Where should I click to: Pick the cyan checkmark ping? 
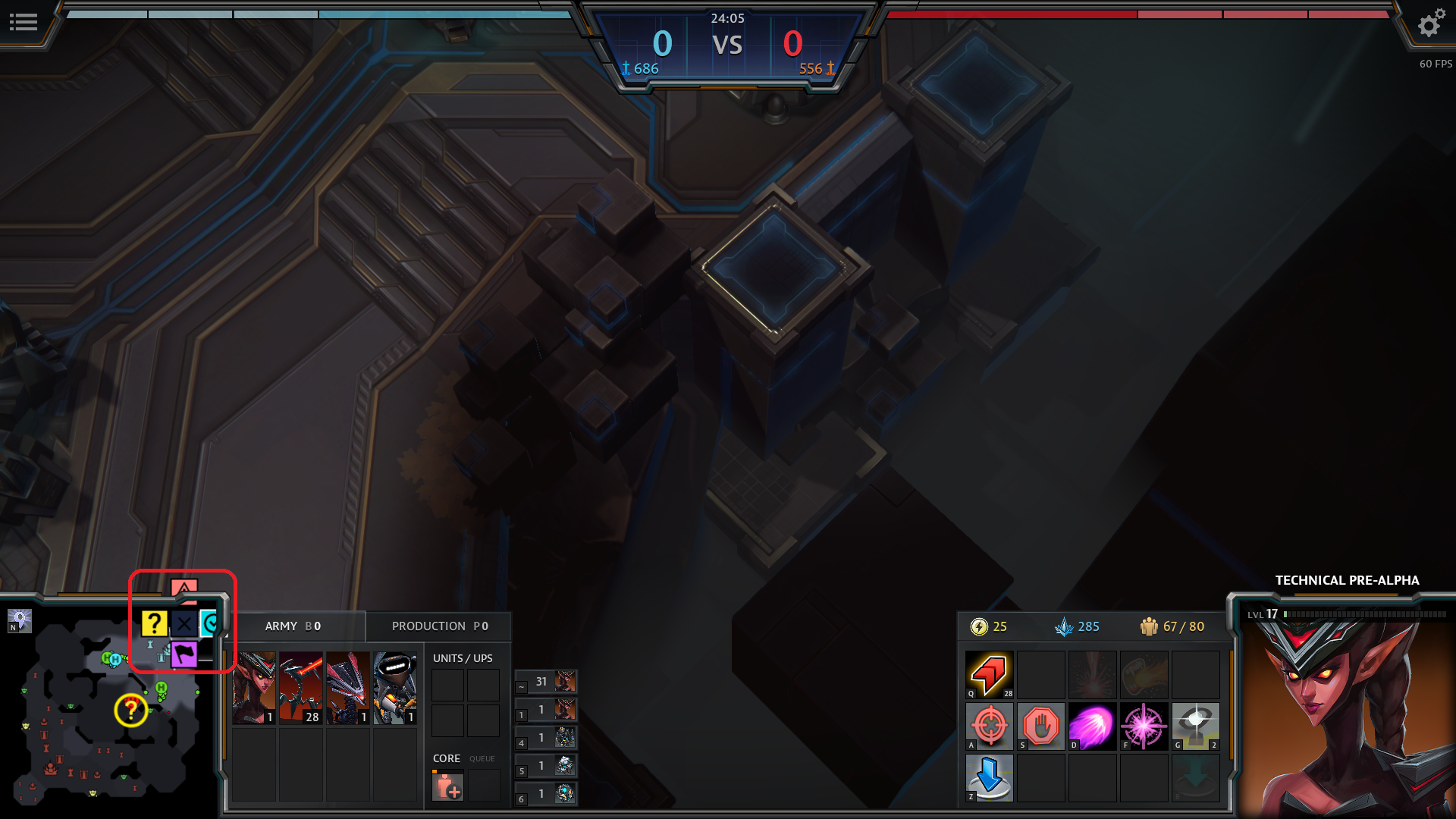[x=209, y=623]
